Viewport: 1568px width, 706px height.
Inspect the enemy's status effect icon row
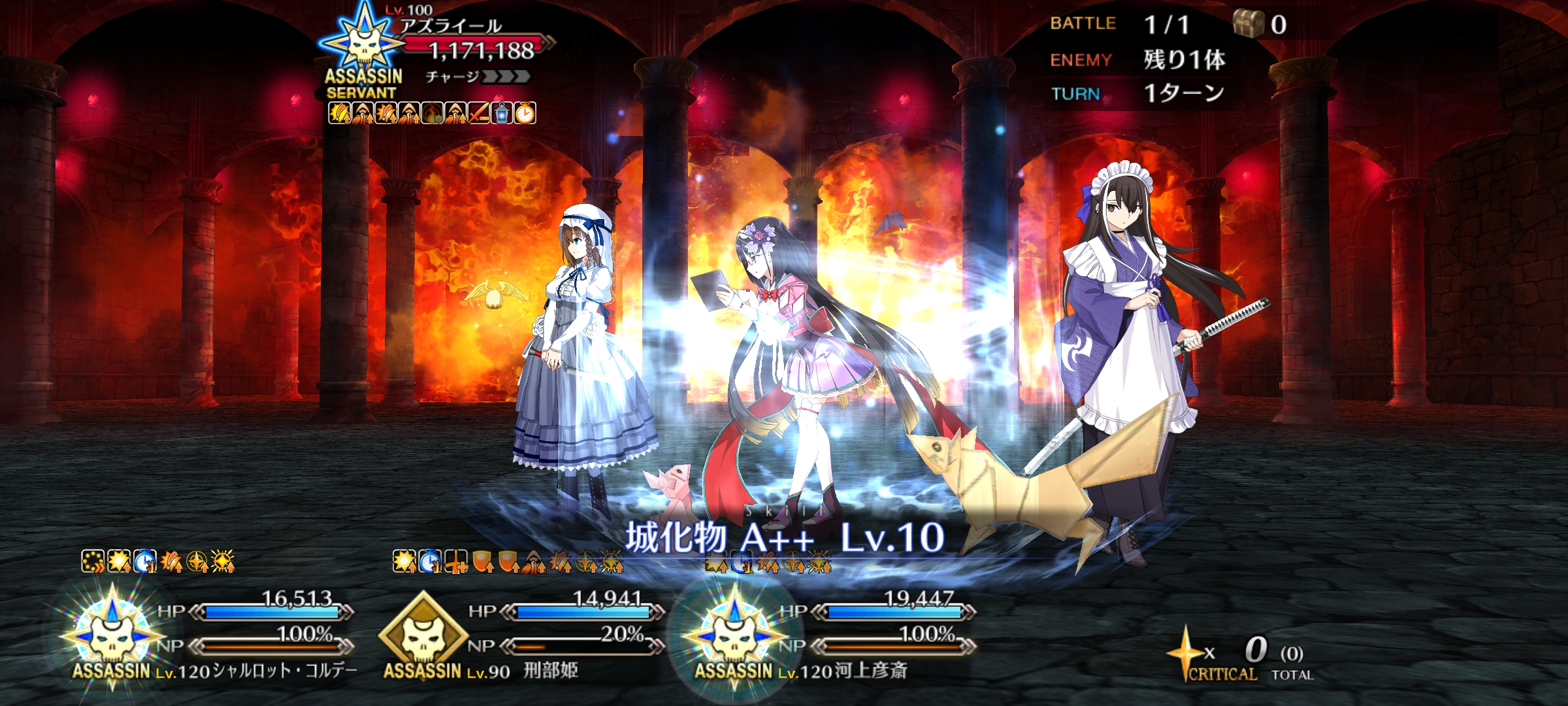tap(431, 113)
